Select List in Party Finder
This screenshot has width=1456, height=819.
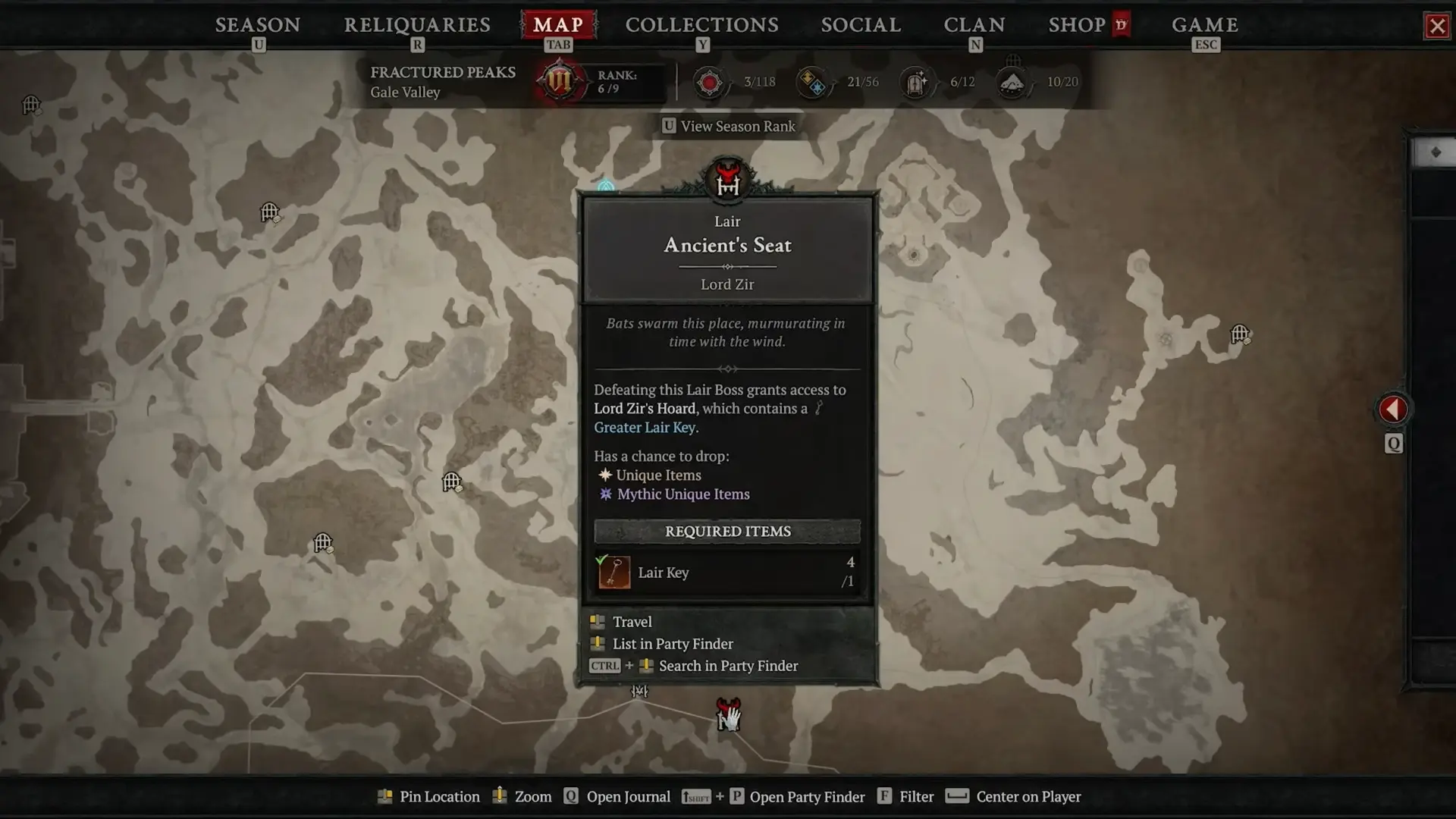tap(672, 644)
